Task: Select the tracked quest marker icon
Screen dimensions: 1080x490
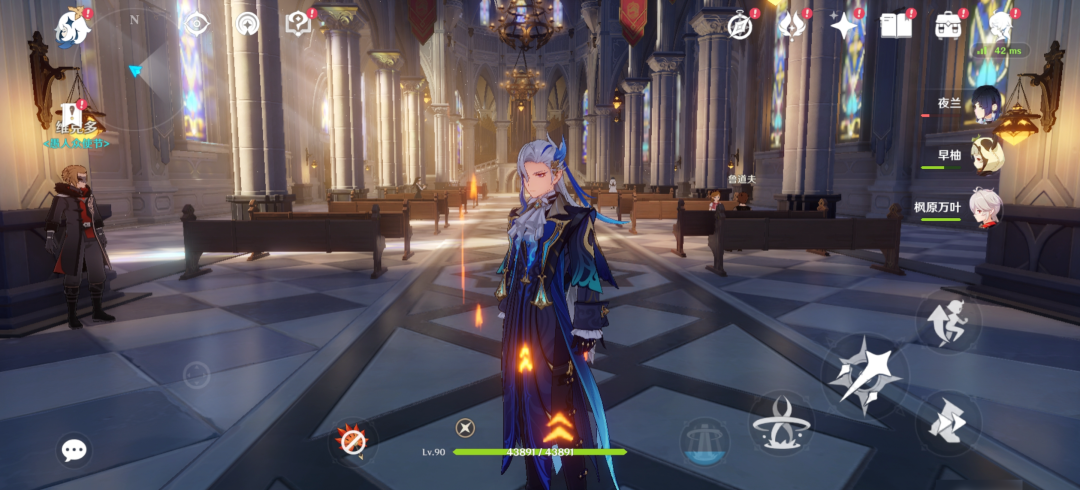Action: click(x=70, y=116)
